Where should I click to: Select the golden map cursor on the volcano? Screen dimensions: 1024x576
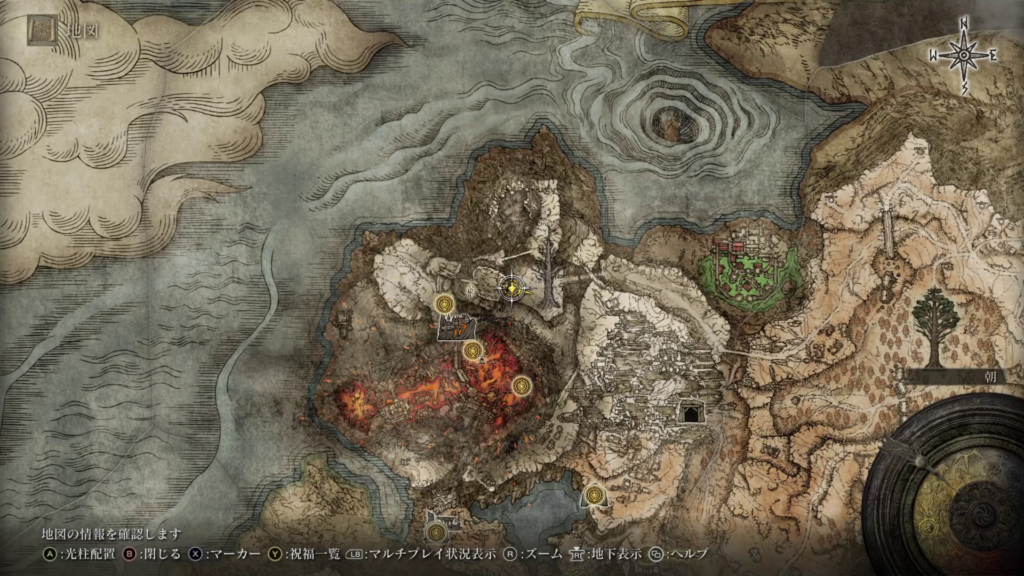point(512,289)
